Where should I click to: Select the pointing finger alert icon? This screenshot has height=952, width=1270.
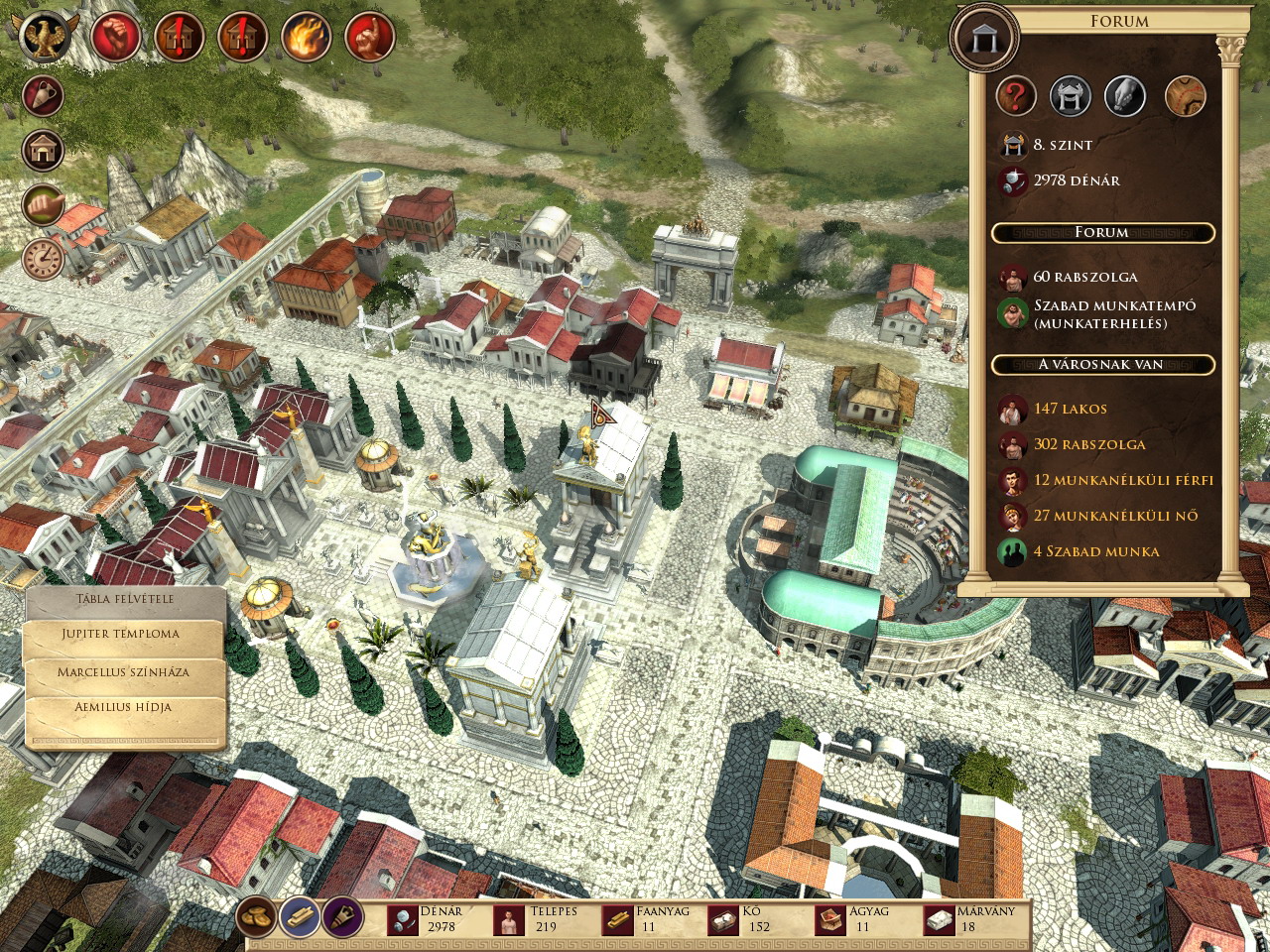click(x=369, y=38)
